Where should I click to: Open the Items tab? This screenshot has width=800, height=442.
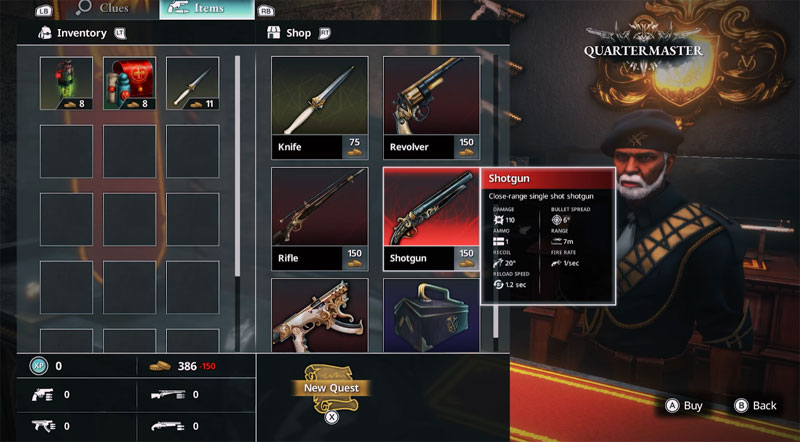click(x=206, y=9)
